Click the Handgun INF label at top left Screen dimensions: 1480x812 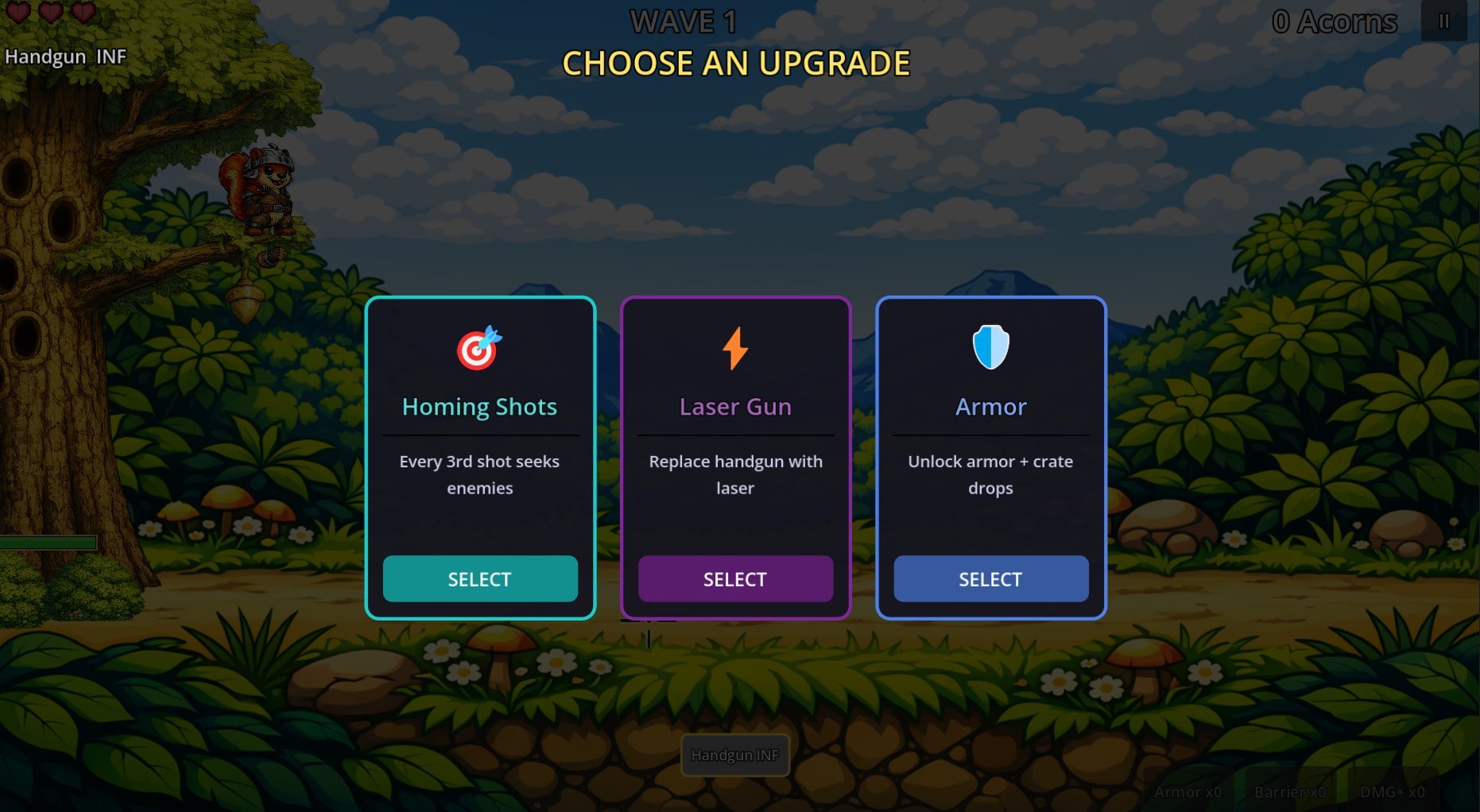click(x=67, y=56)
